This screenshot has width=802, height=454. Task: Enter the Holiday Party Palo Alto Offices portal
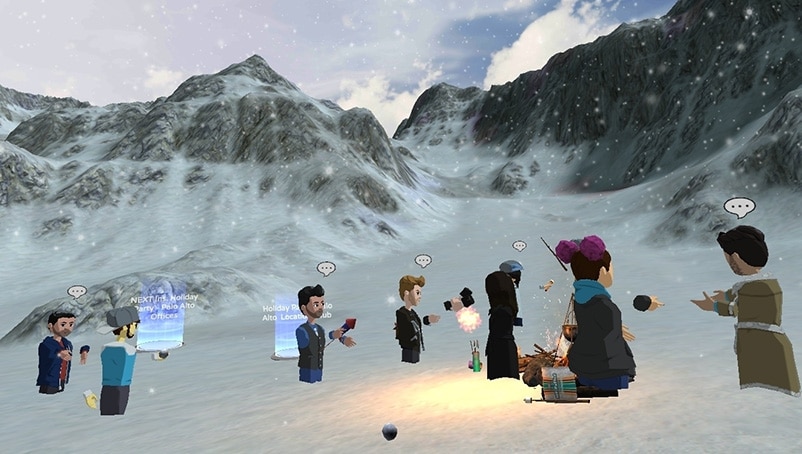pyautogui.click(x=161, y=318)
